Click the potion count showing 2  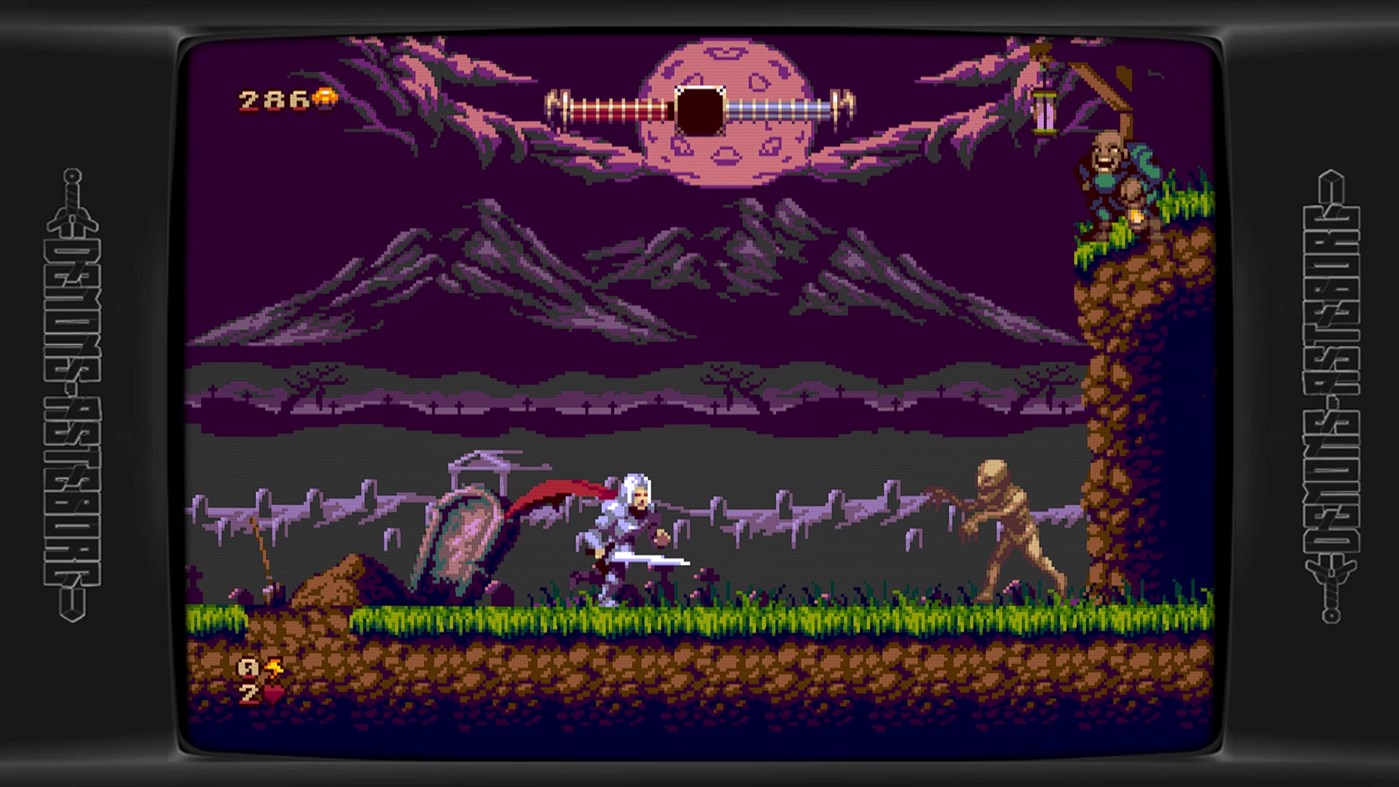[x=247, y=692]
